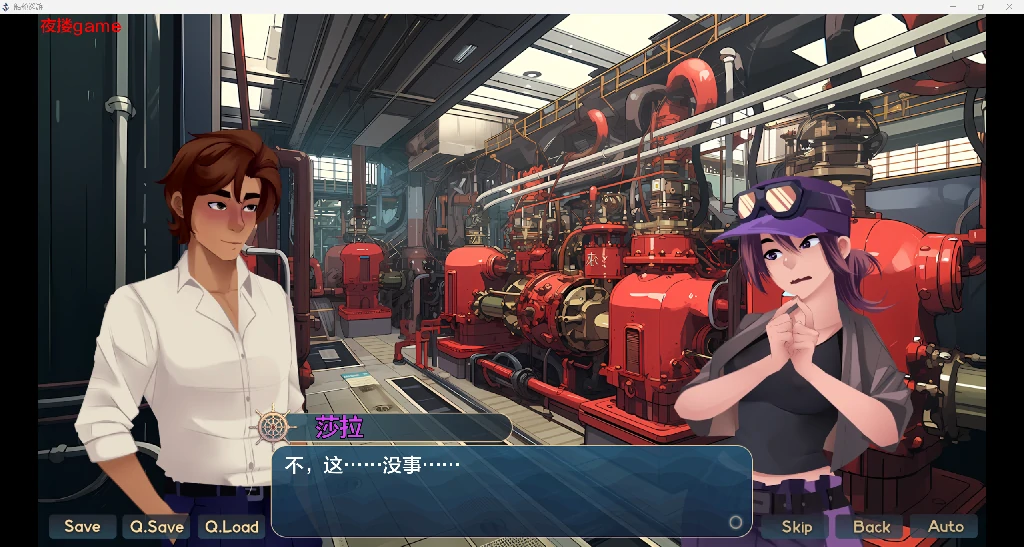
Task: Close the game window
Action: coord(1009,6)
